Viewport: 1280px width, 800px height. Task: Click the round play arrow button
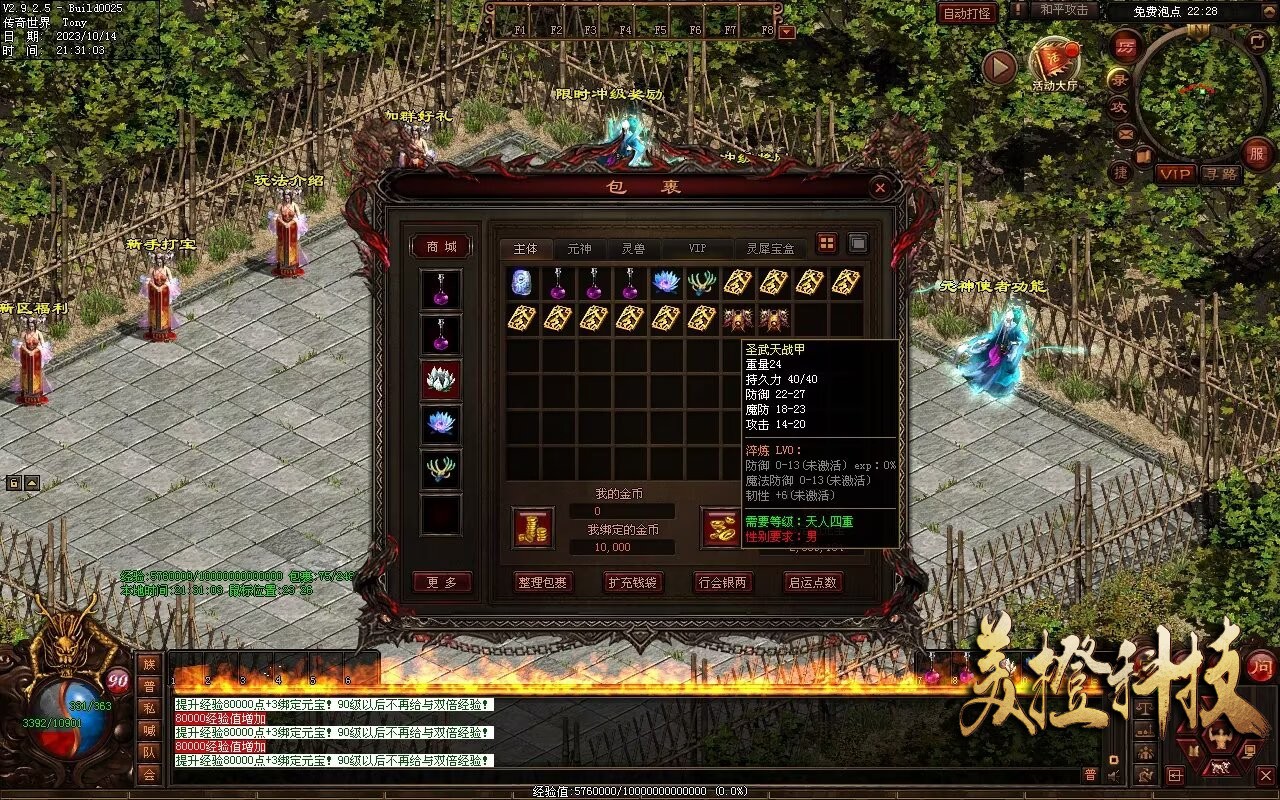pyautogui.click(x=998, y=68)
